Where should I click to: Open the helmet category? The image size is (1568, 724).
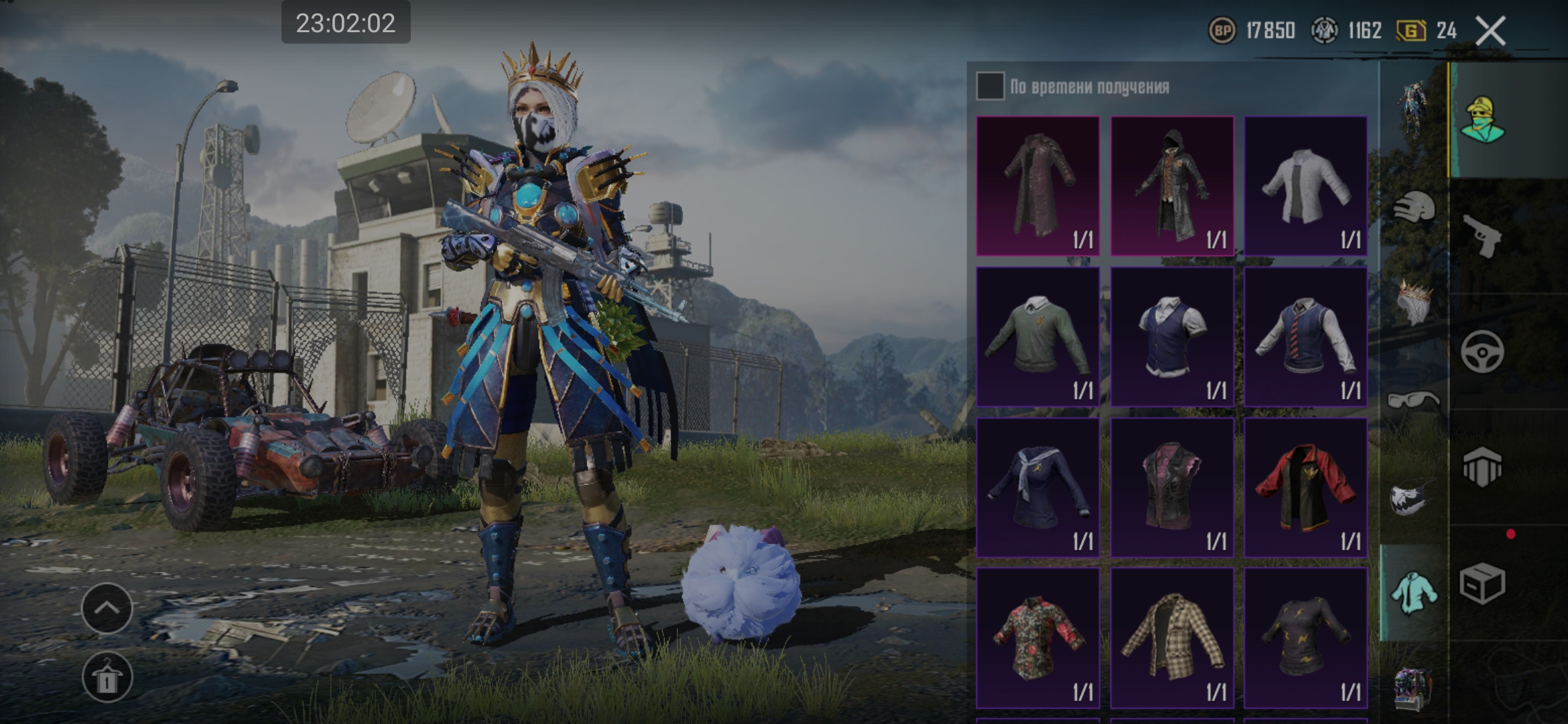pyautogui.click(x=1414, y=207)
